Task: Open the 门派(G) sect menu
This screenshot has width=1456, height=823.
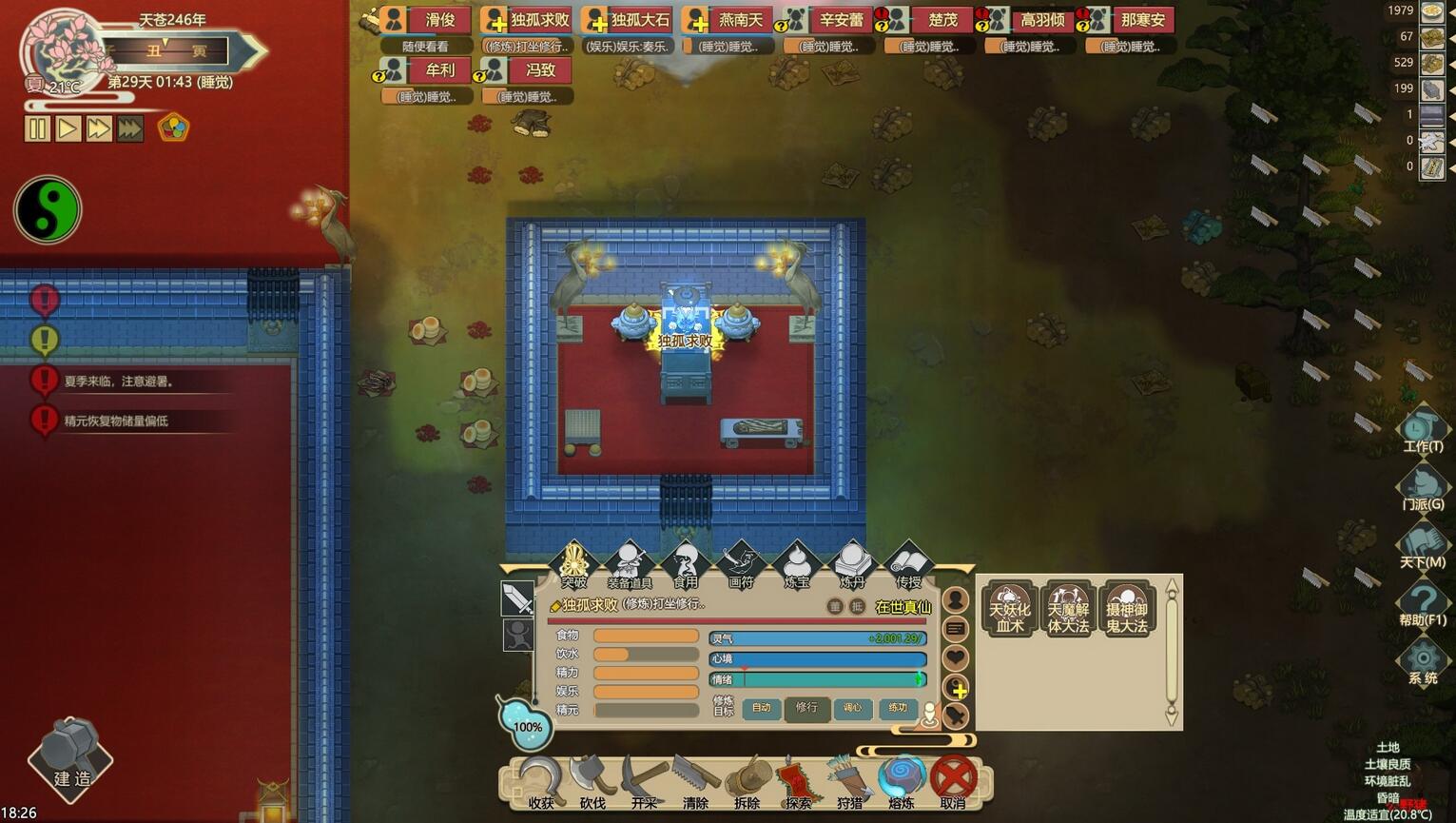Action: pyautogui.click(x=1423, y=486)
